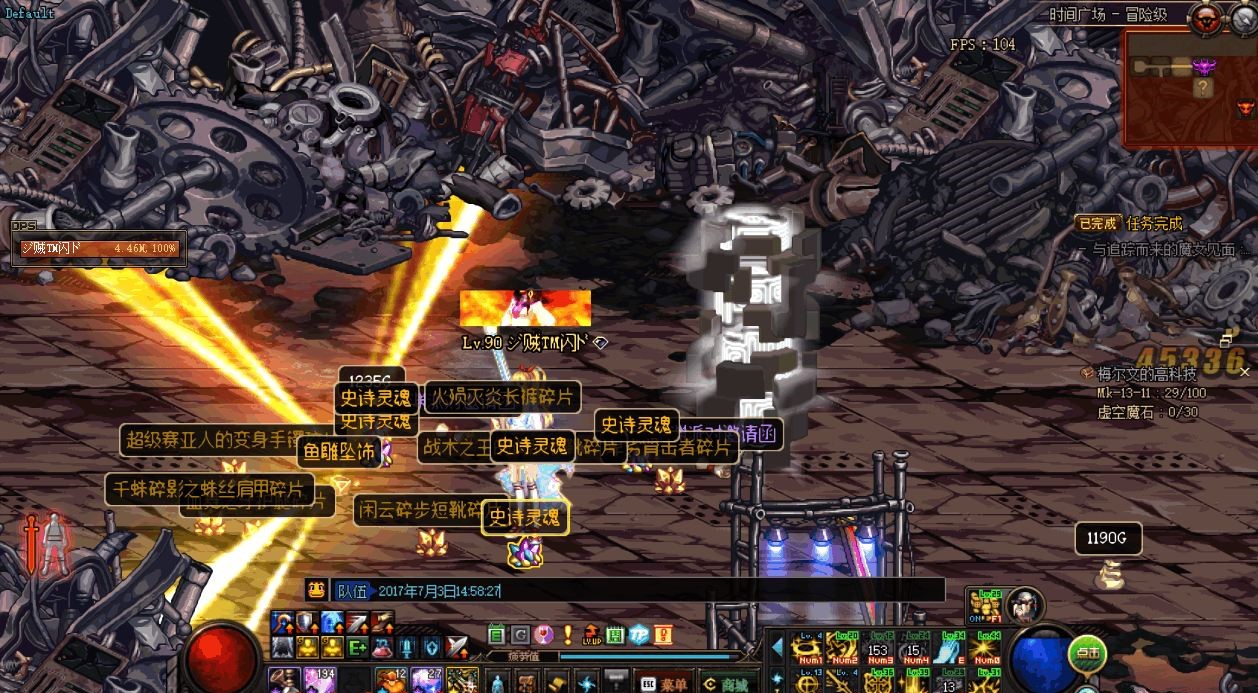
Task: Switch to the 队伍 chat channel
Action: [x=351, y=590]
